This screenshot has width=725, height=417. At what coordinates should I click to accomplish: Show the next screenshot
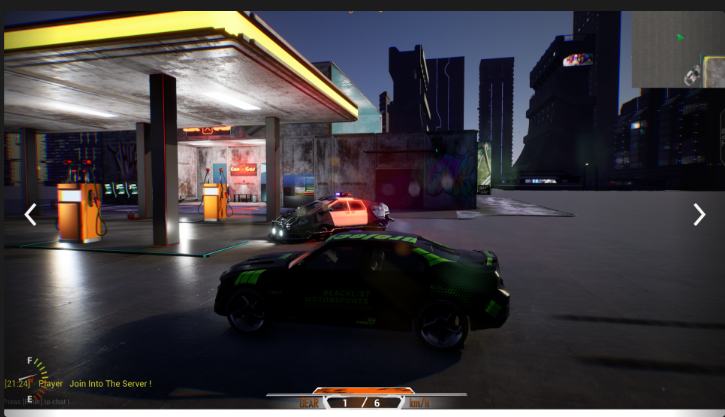tap(699, 214)
